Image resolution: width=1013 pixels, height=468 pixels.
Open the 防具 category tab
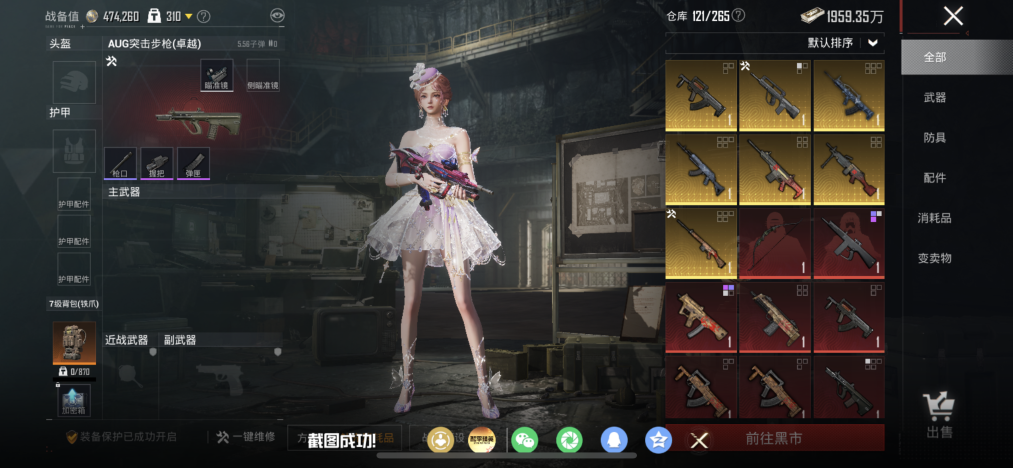pos(935,137)
